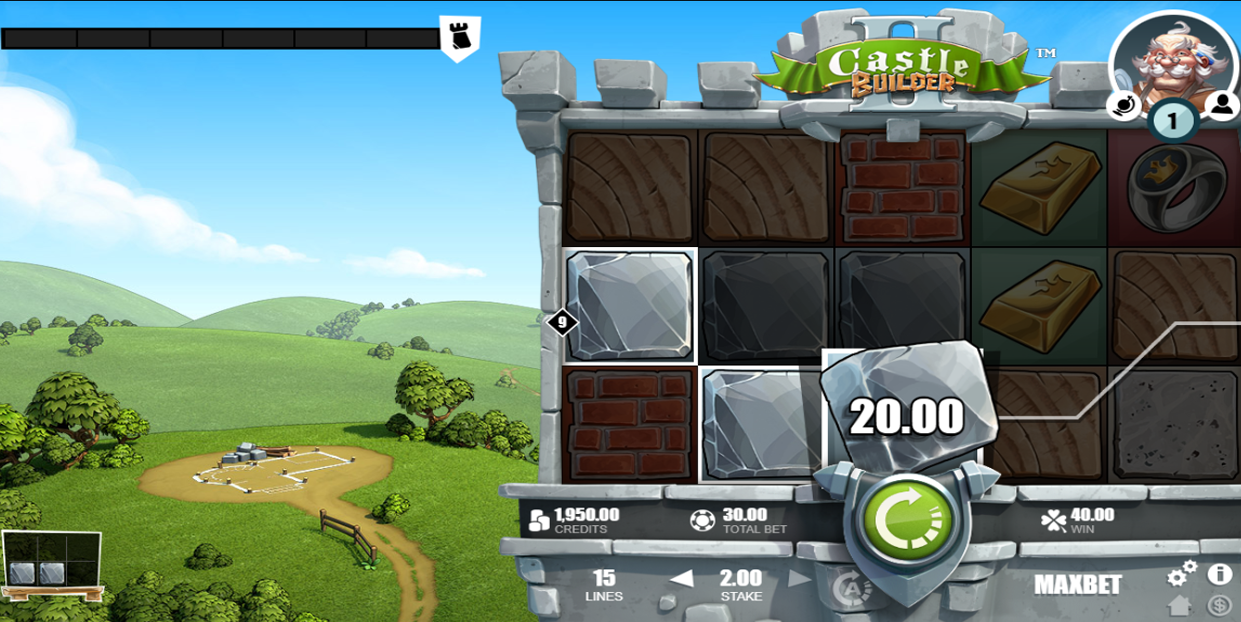The image size is (1241, 622).
Task: Show the game info page
Action: coord(1219,574)
